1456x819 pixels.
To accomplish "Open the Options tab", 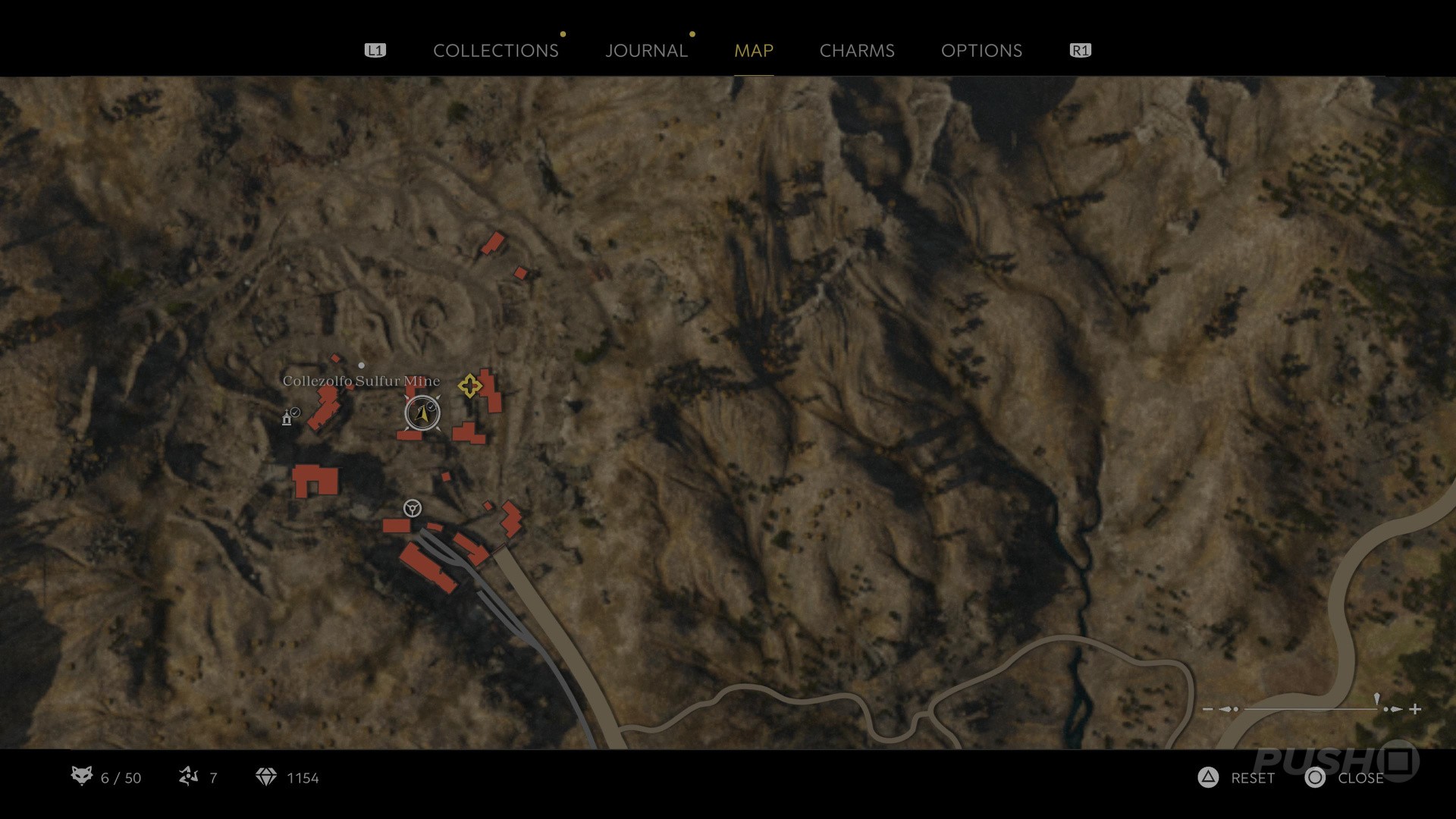I will [x=981, y=51].
